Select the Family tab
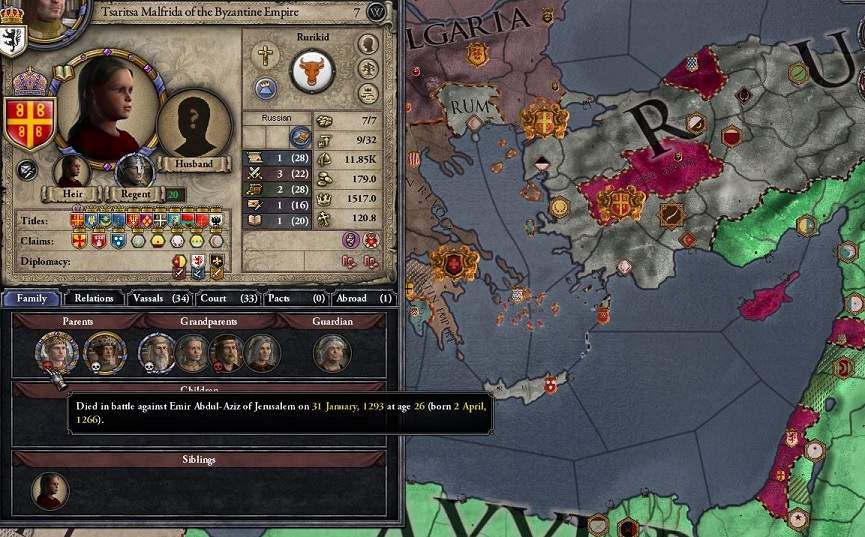 pos(31,298)
